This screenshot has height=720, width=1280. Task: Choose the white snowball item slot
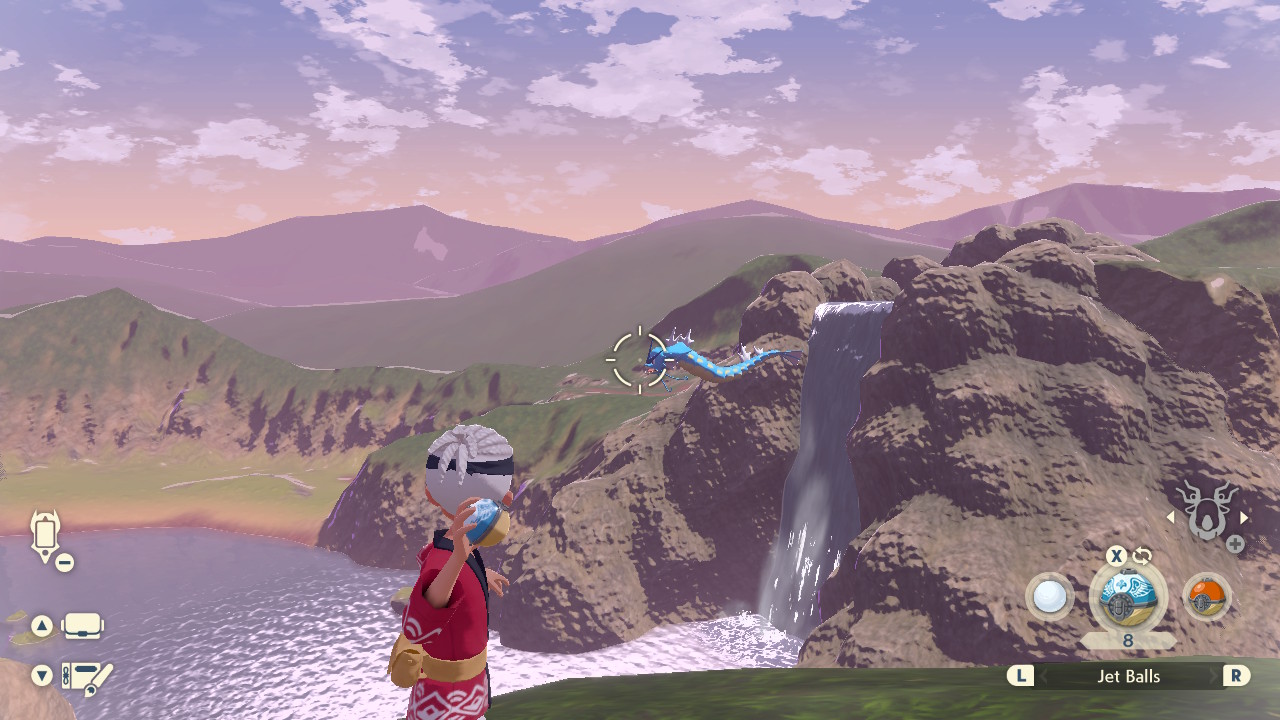(1049, 597)
